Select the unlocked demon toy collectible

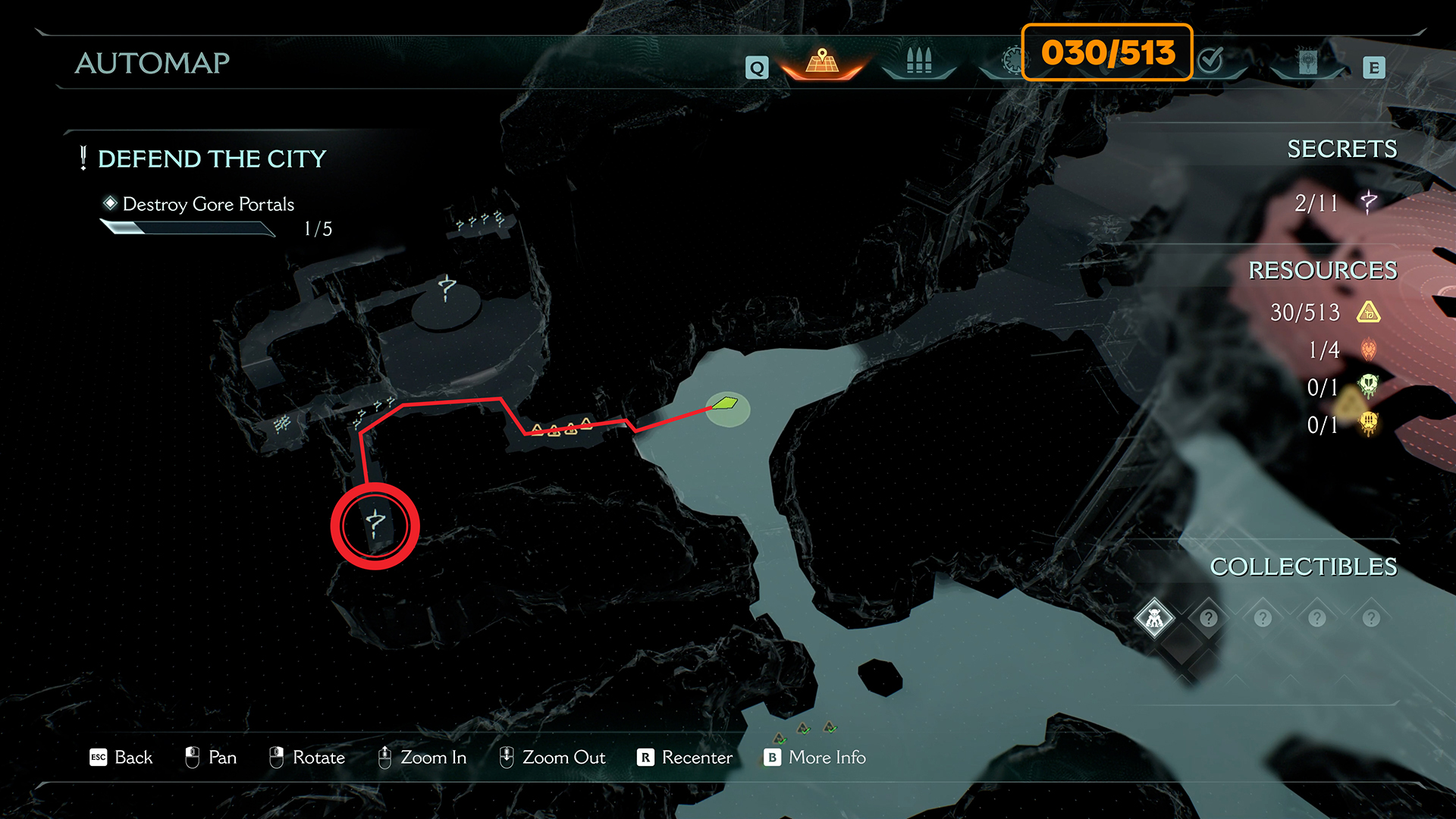click(x=1154, y=618)
